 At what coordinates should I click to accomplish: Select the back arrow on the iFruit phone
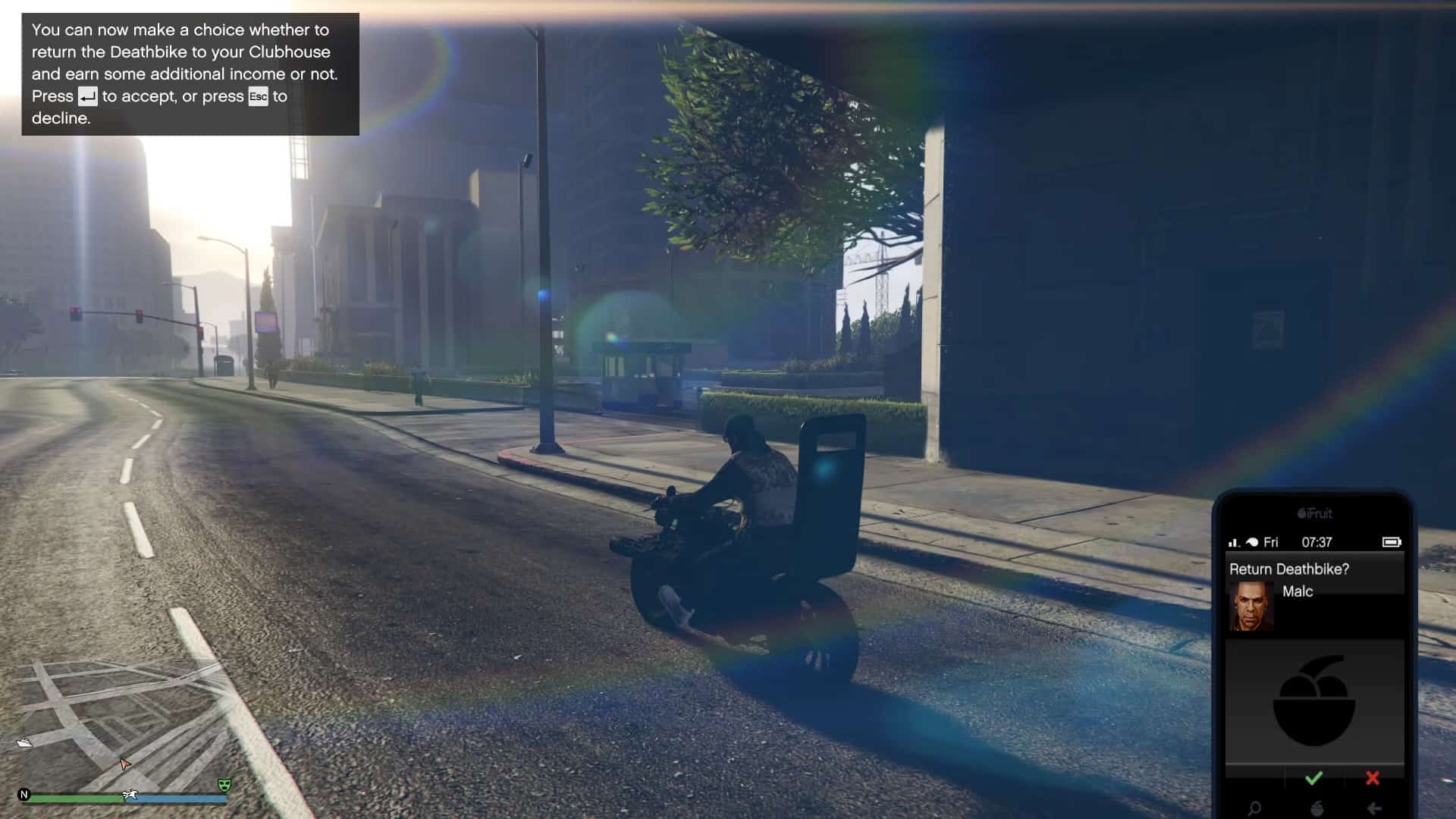click(1374, 808)
